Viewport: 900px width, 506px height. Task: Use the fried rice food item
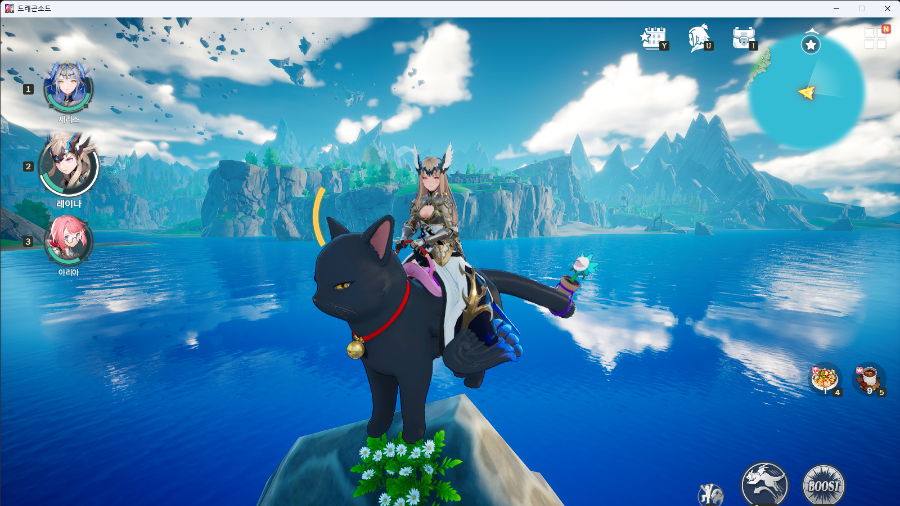coord(825,379)
